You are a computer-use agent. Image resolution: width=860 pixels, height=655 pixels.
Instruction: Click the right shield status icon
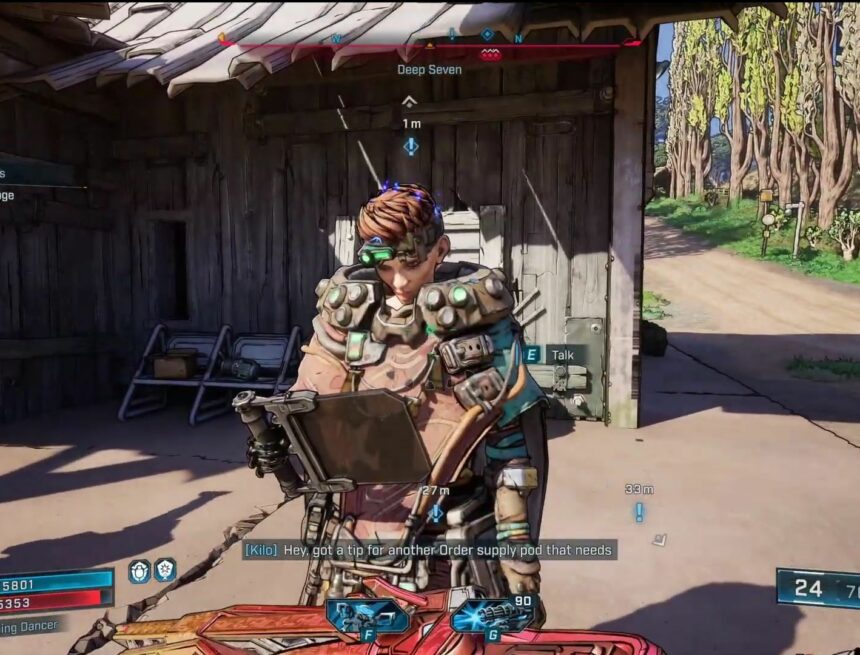164,570
